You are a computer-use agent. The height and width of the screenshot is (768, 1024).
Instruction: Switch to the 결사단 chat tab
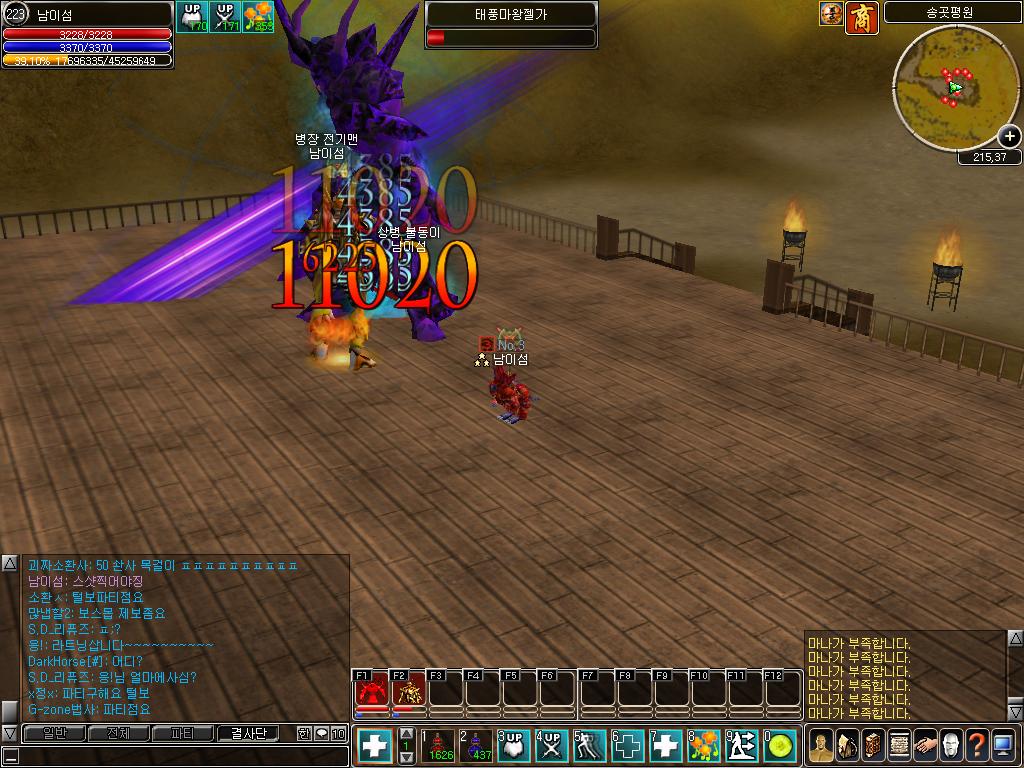pyautogui.click(x=249, y=734)
